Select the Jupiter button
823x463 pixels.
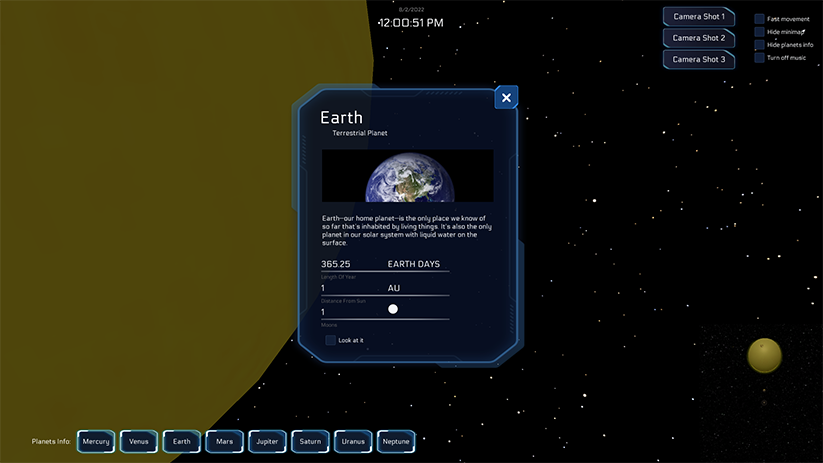point(267,441)
